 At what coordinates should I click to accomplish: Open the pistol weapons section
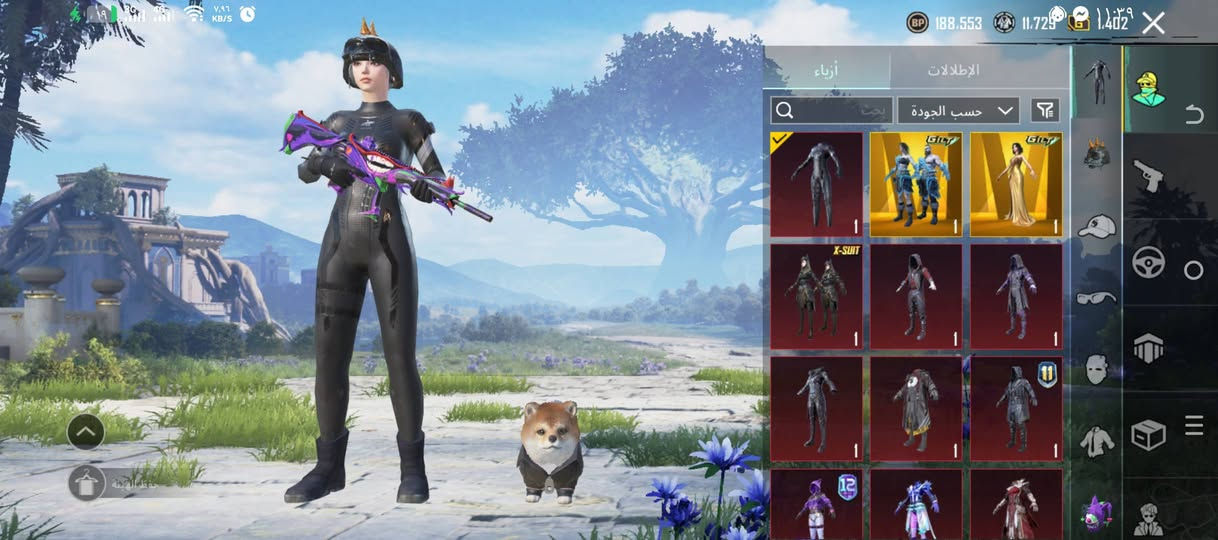(1148, 176)
